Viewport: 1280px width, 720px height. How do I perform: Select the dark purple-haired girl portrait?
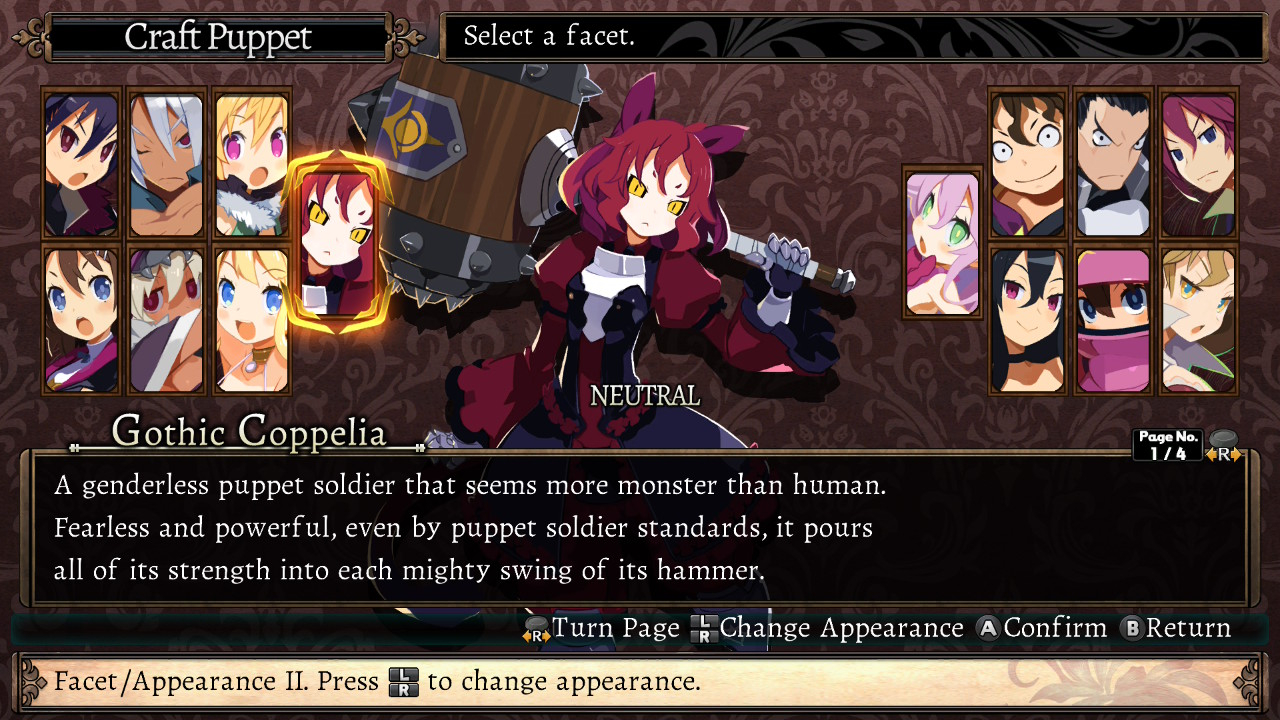pos(81,165)
